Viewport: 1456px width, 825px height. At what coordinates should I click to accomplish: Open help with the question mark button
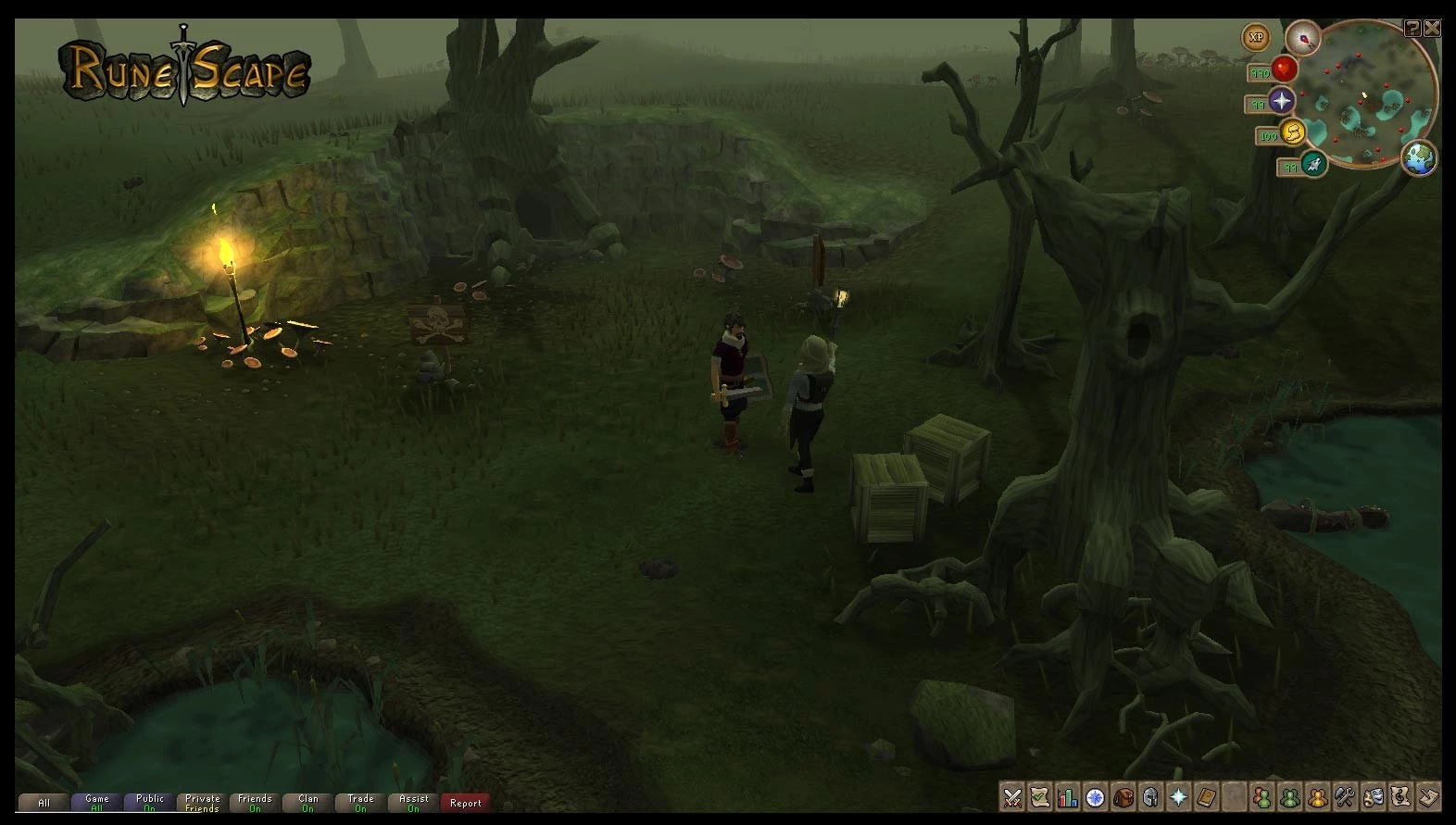[x=1412, y=28]
